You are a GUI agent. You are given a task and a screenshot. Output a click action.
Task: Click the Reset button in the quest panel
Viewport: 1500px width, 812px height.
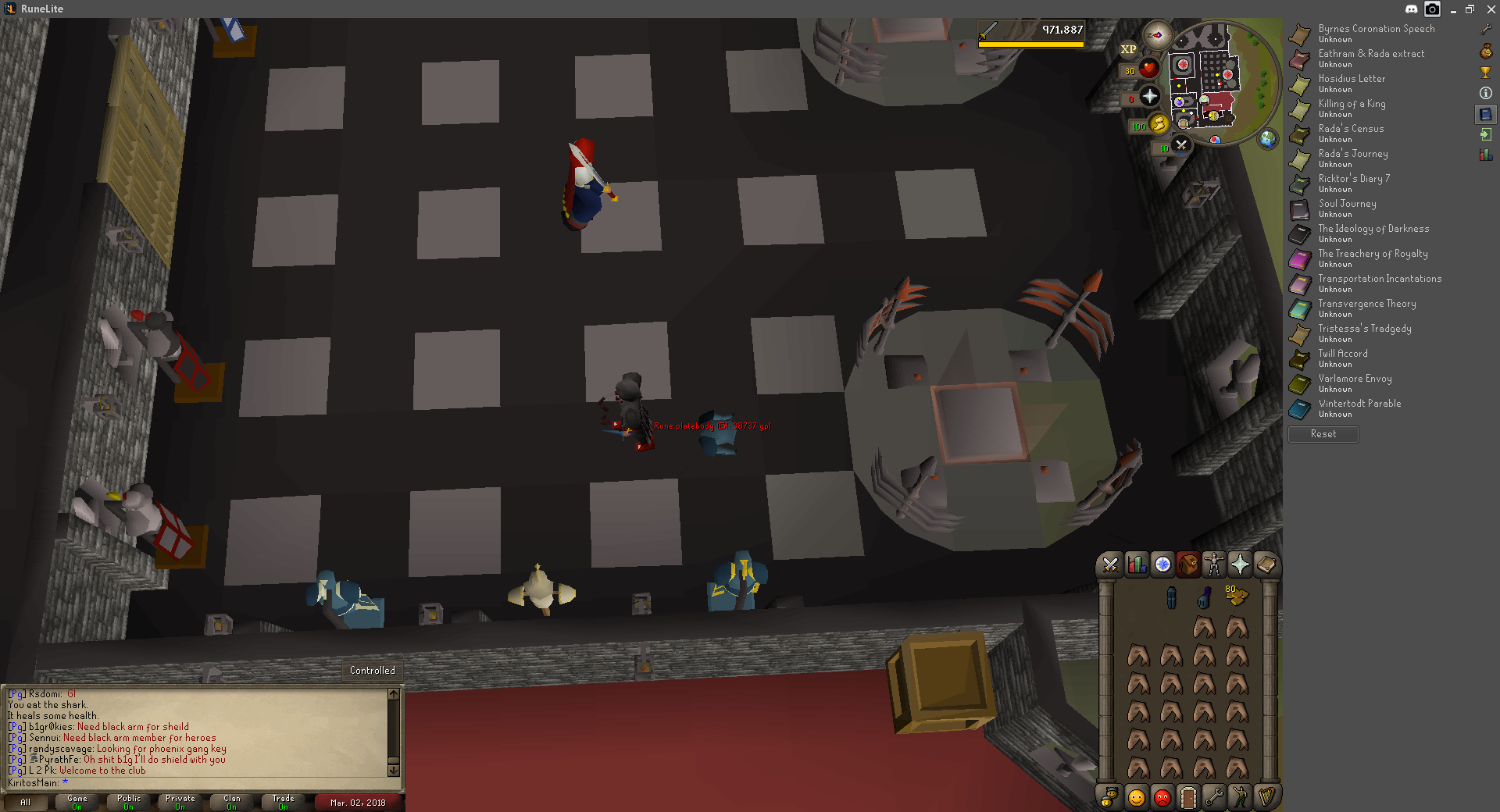[x=1323, y=434]
